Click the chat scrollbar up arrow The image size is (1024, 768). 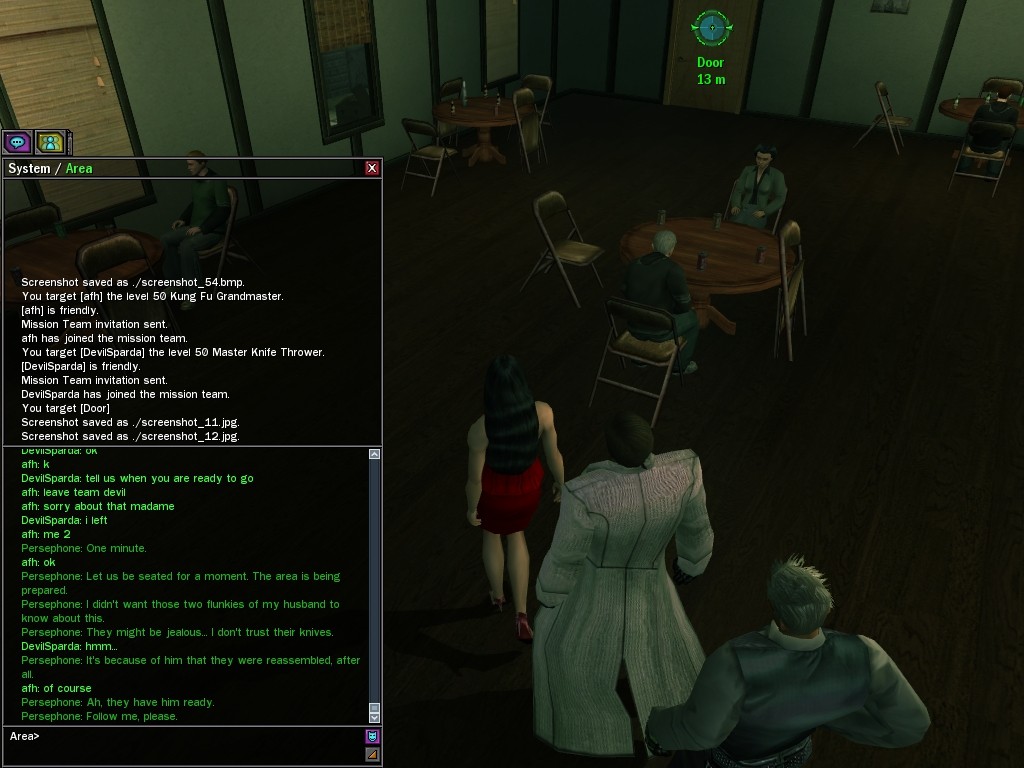[374, 454]
